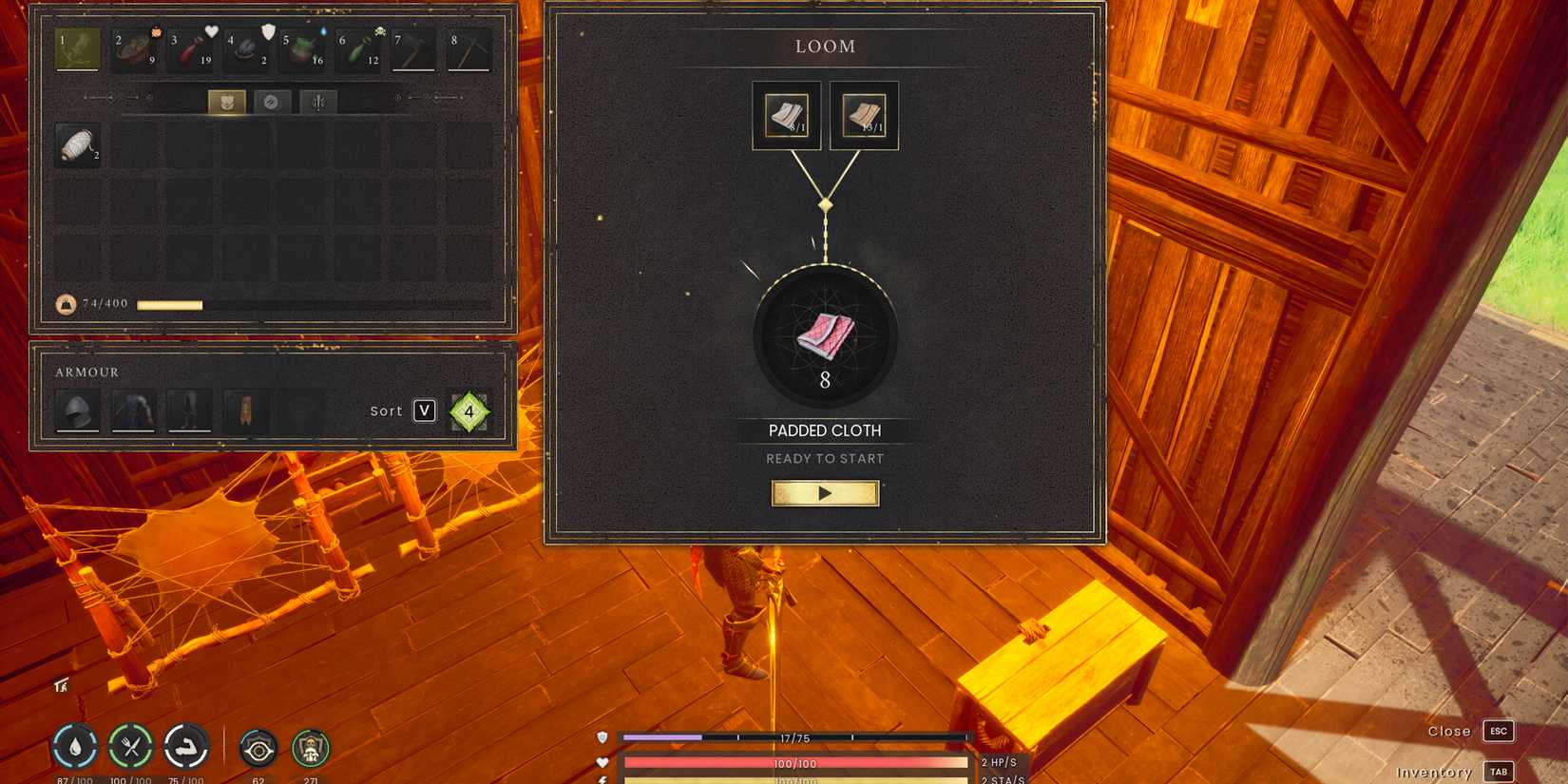
Task: Click the cape slot in the Armour panel
Action: tap(246, 411)
